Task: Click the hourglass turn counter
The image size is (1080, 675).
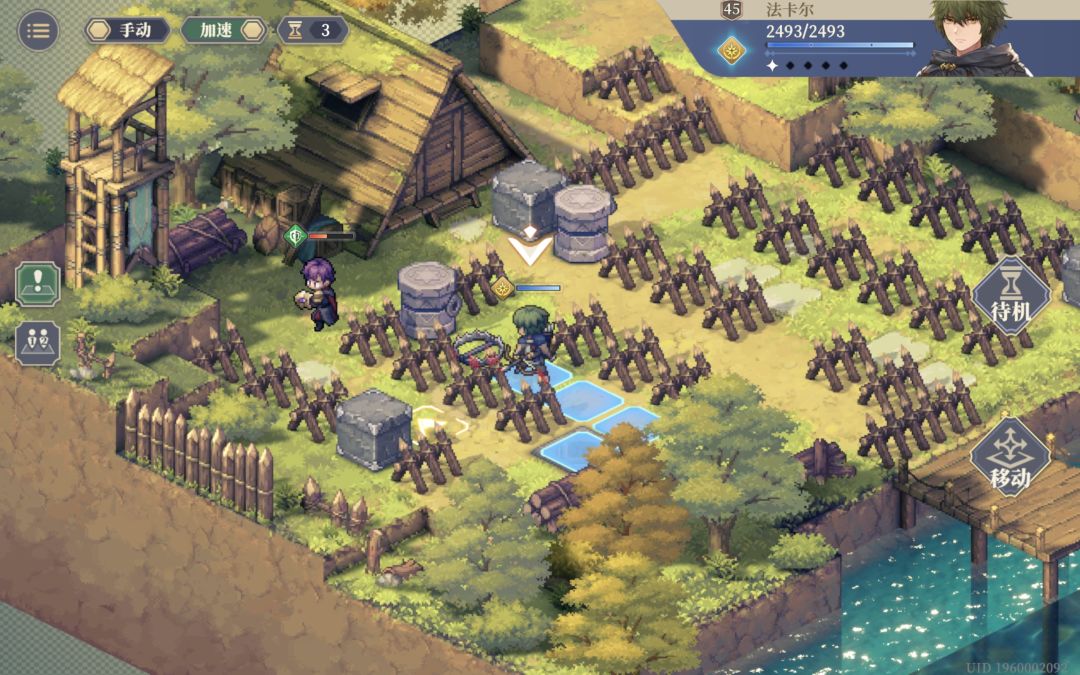Action: (313, 30)
